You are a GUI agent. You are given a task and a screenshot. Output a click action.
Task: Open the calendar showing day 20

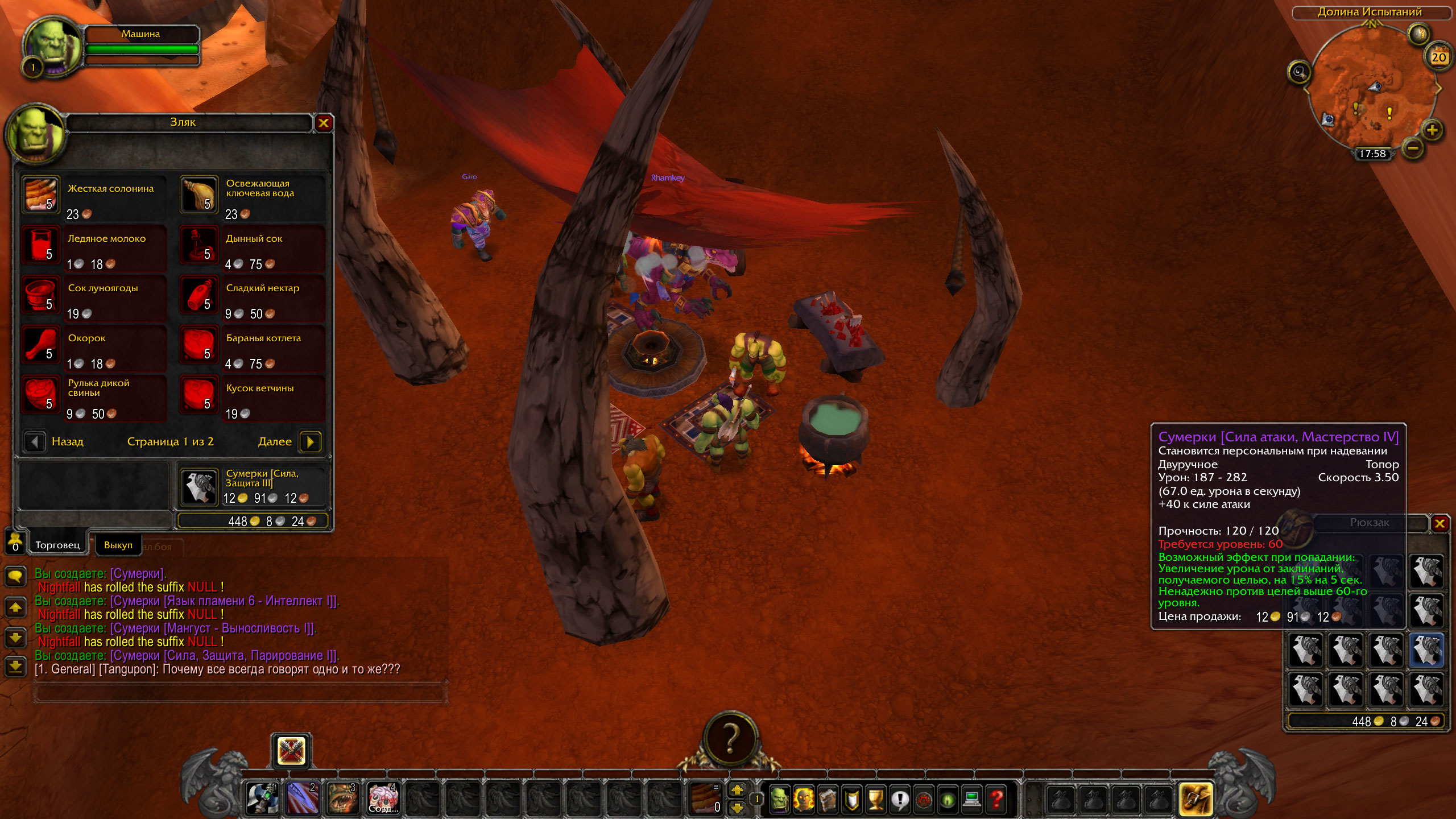pyautogui.click(x=1438, y=57)
